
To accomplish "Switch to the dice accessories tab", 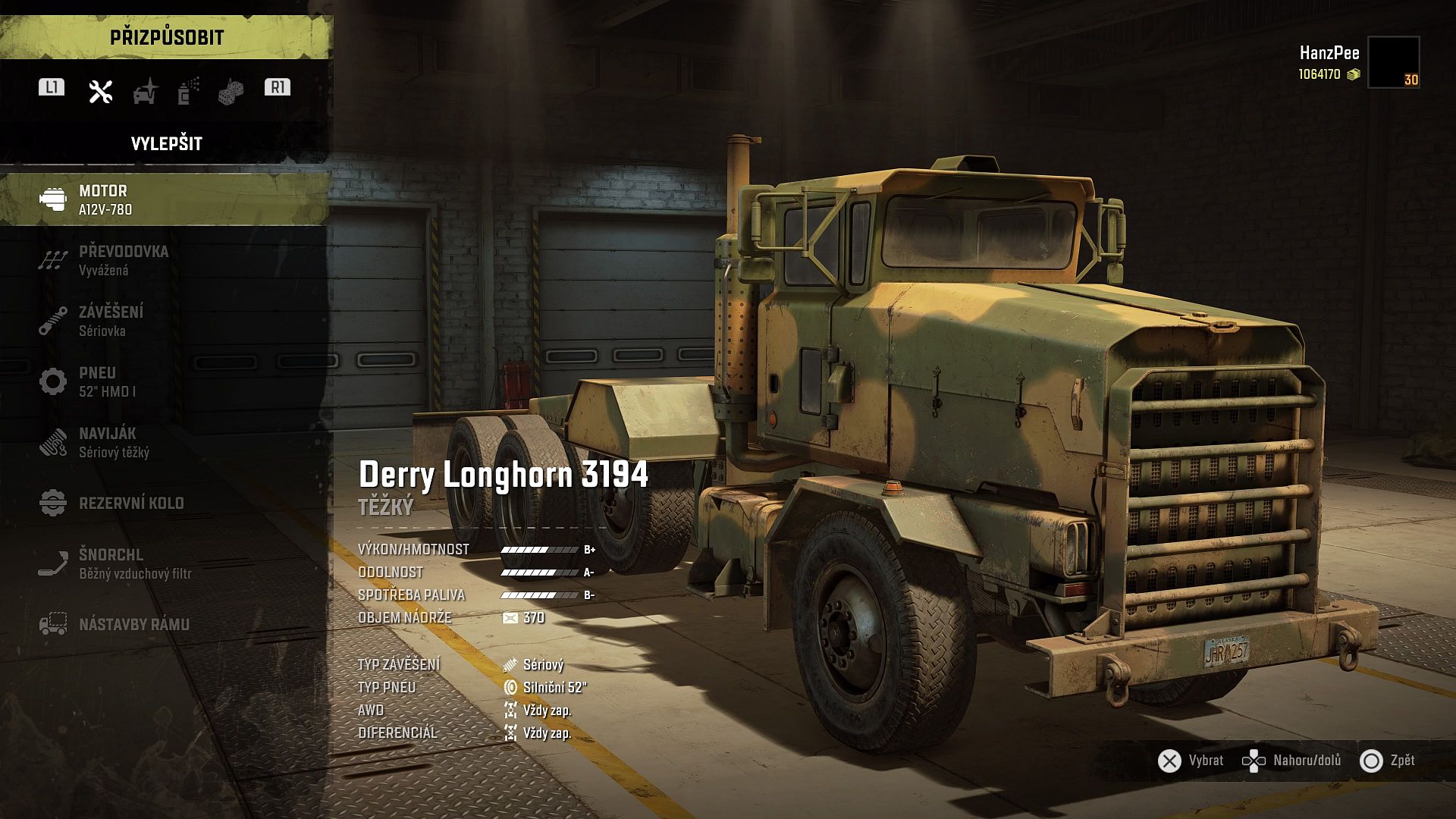I will [x=231, y=93].
